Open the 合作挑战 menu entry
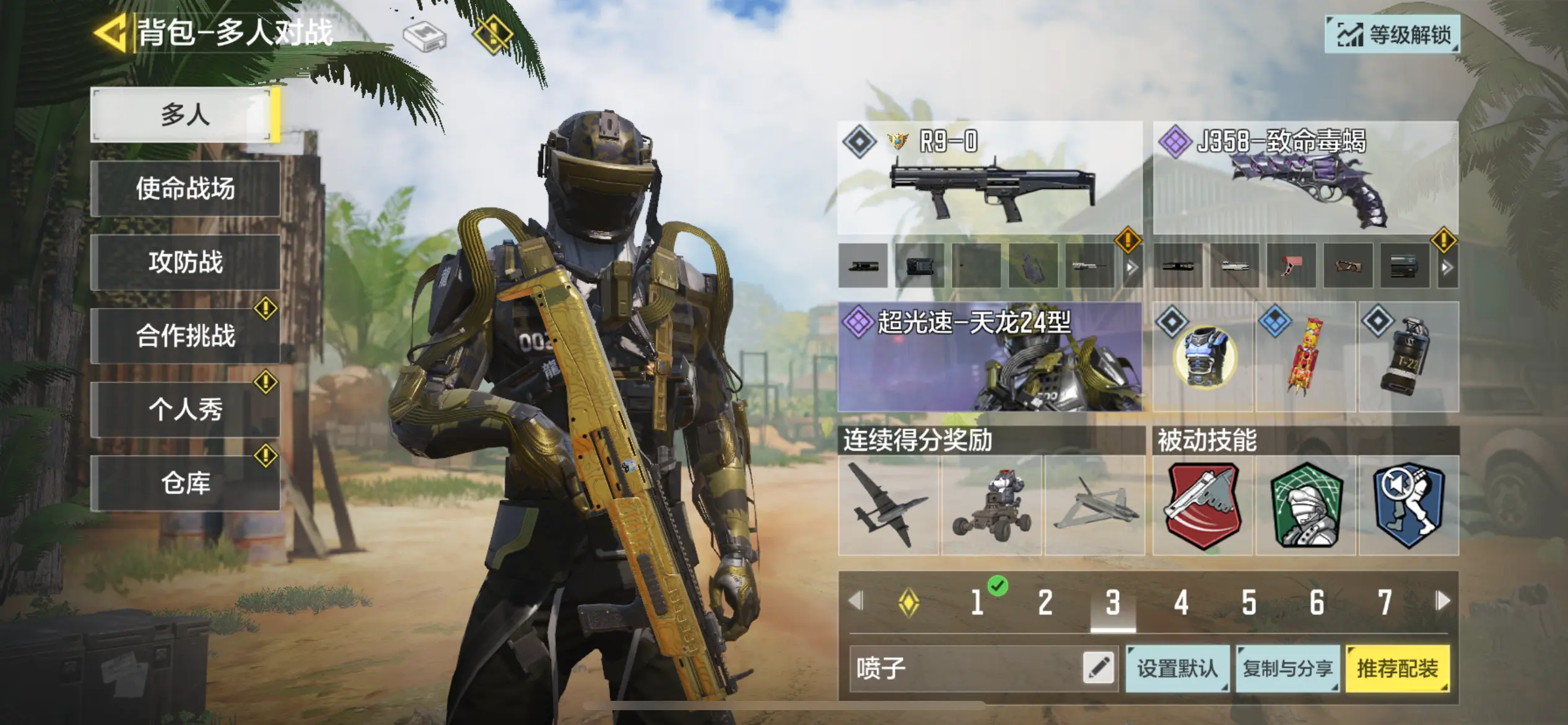This screenshot has height=725, width=1568. click(x=185, y=336)
